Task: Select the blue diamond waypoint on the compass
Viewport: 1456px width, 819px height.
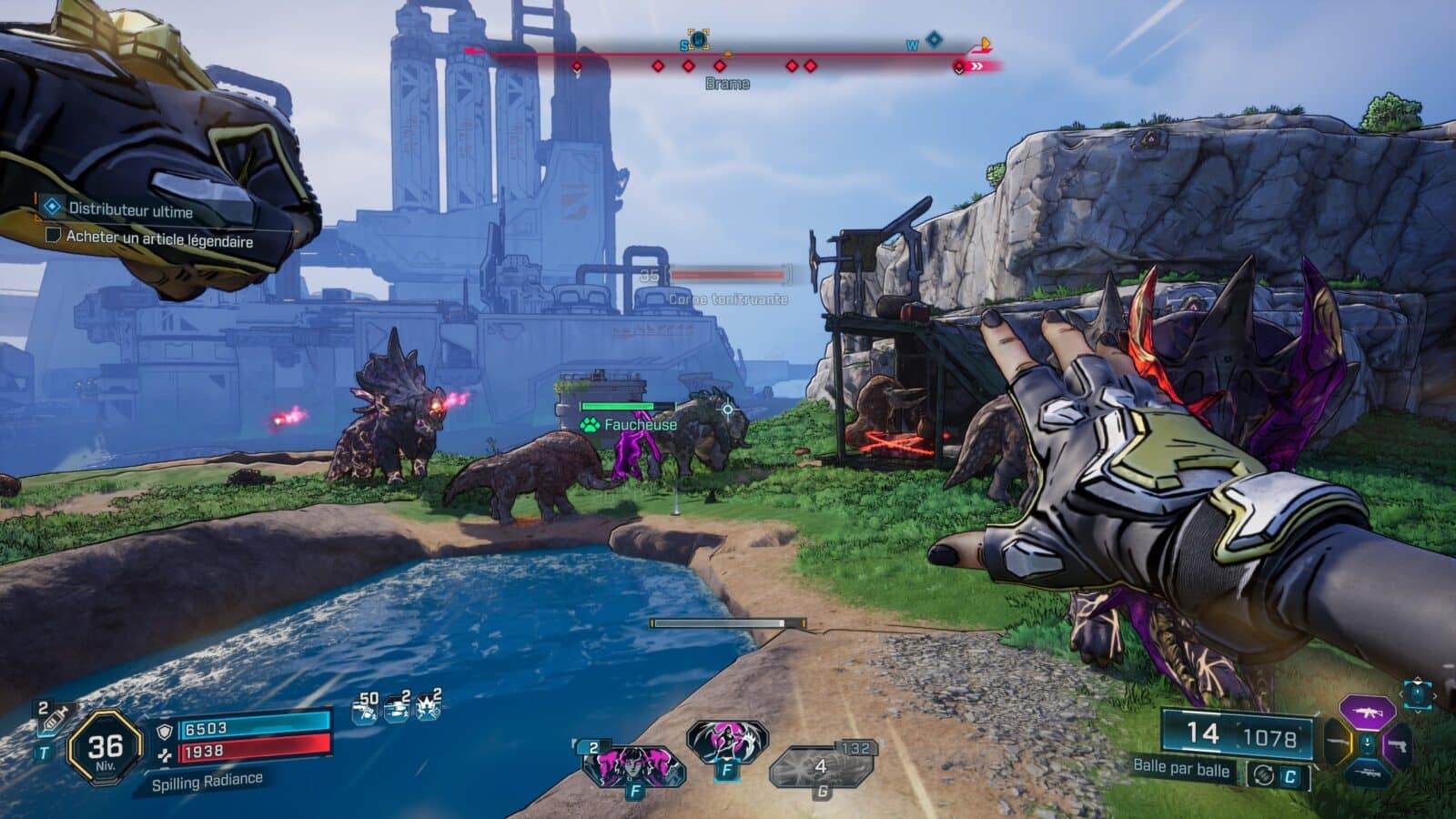Action: click(934, 39)
